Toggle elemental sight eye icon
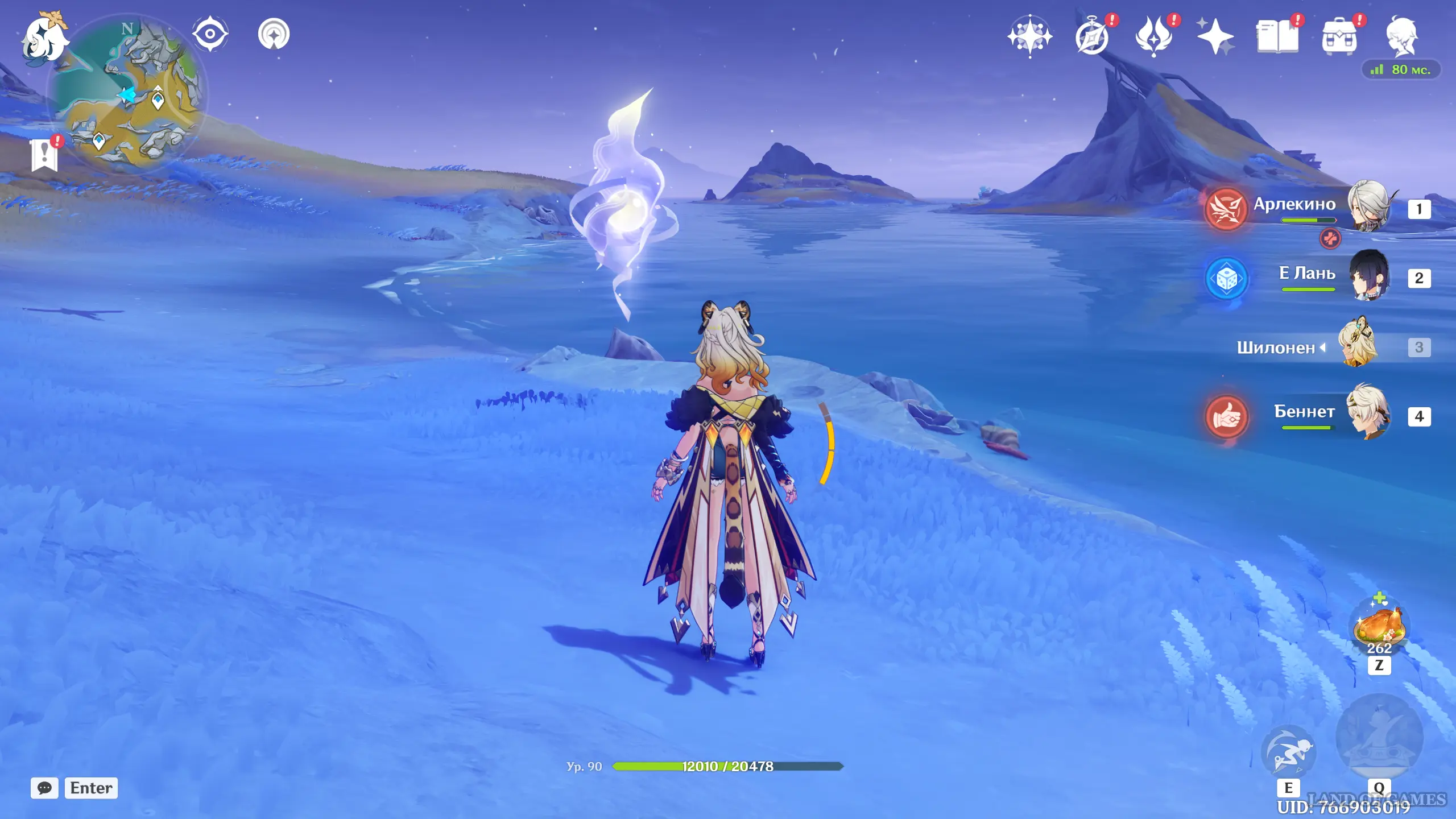Screen dimensions: 1456x819 click(x=210, y=34)
